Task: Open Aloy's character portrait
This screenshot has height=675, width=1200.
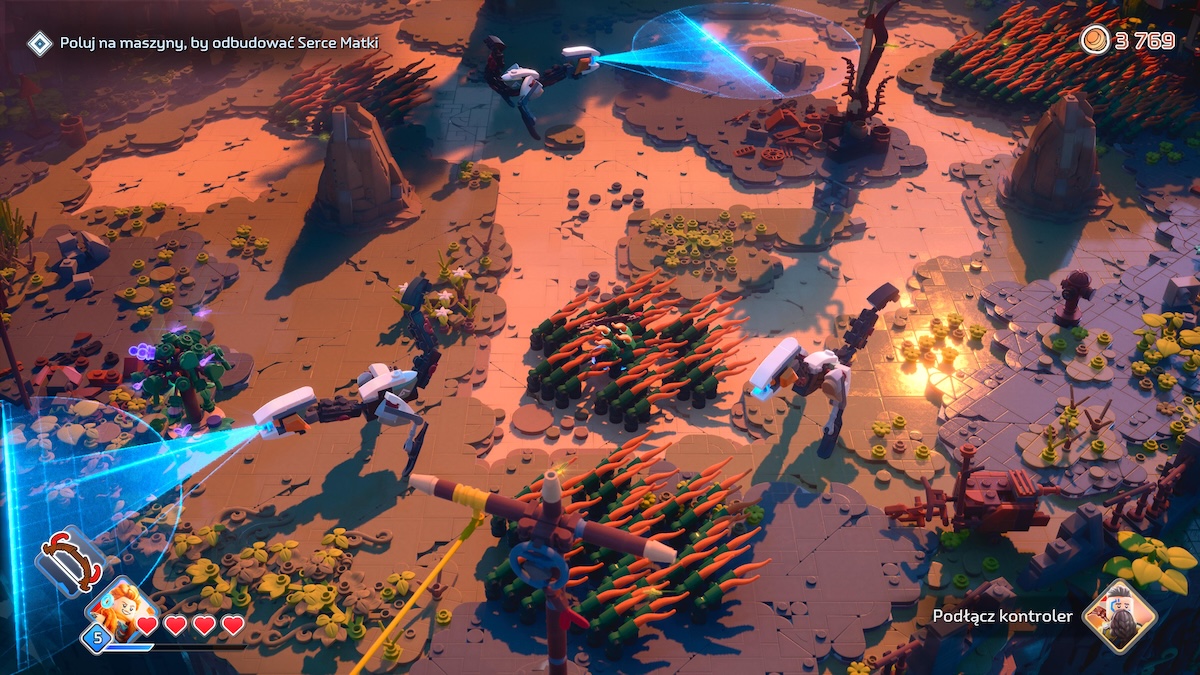Action: pos(122,607)
